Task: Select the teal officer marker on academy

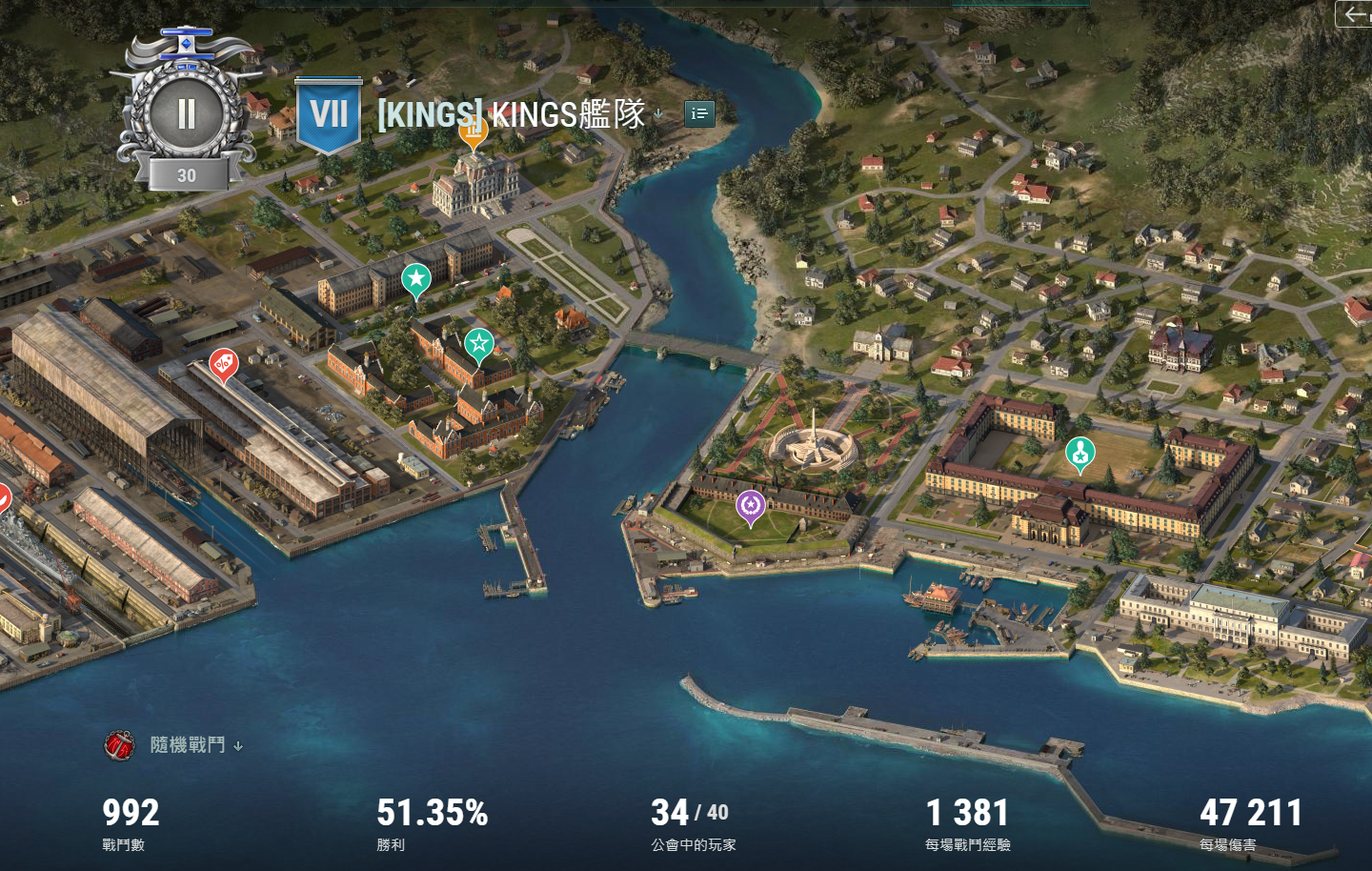Action: (1079, 454)
